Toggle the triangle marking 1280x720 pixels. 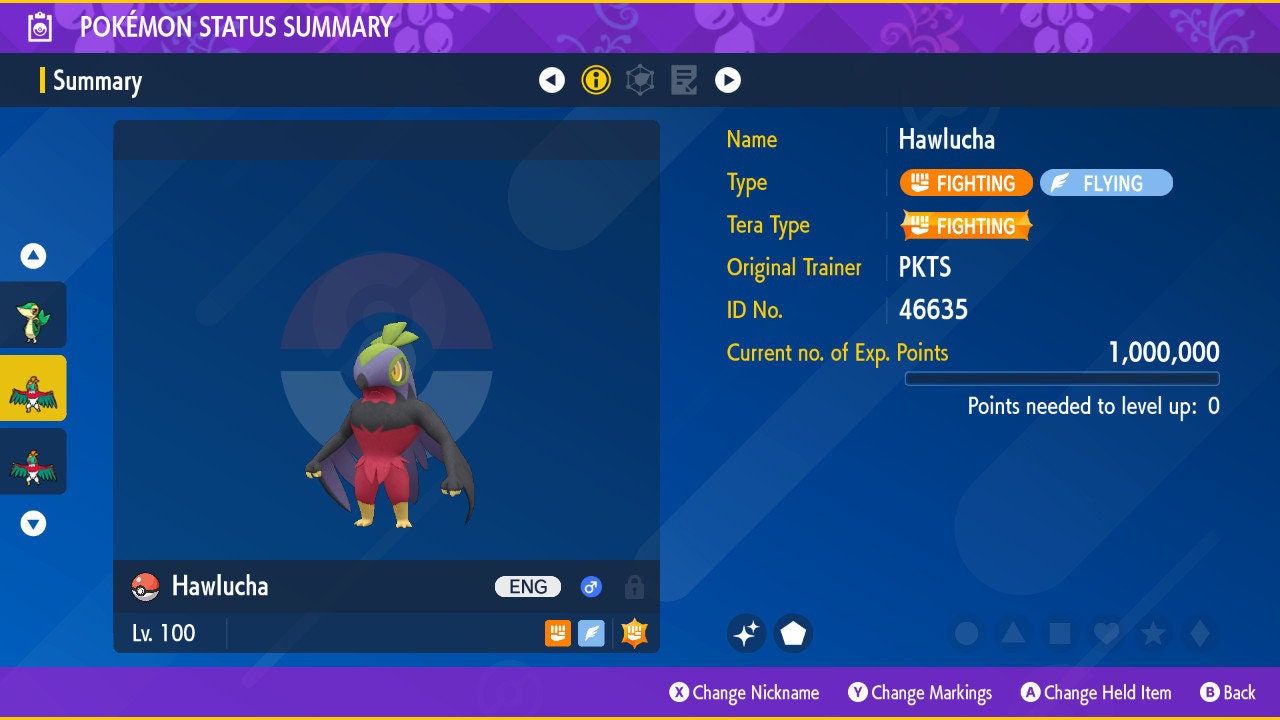(x=1013, y=633)
